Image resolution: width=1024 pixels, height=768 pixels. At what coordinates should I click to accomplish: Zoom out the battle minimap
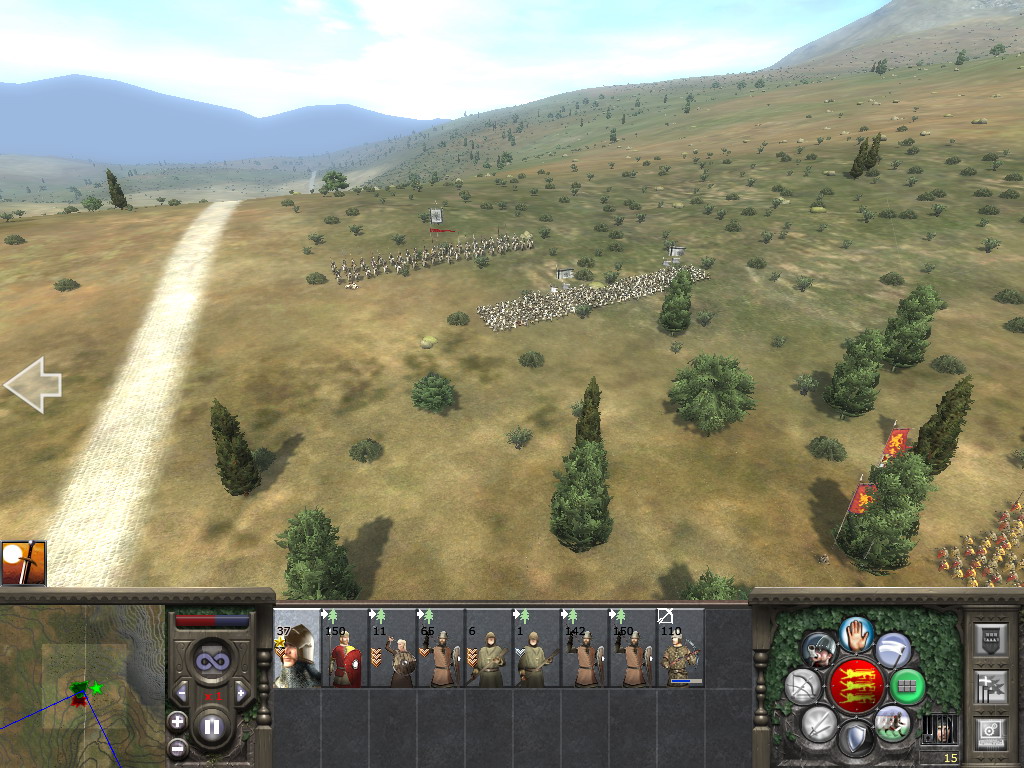pyautogui.click(x=177, y=747)
